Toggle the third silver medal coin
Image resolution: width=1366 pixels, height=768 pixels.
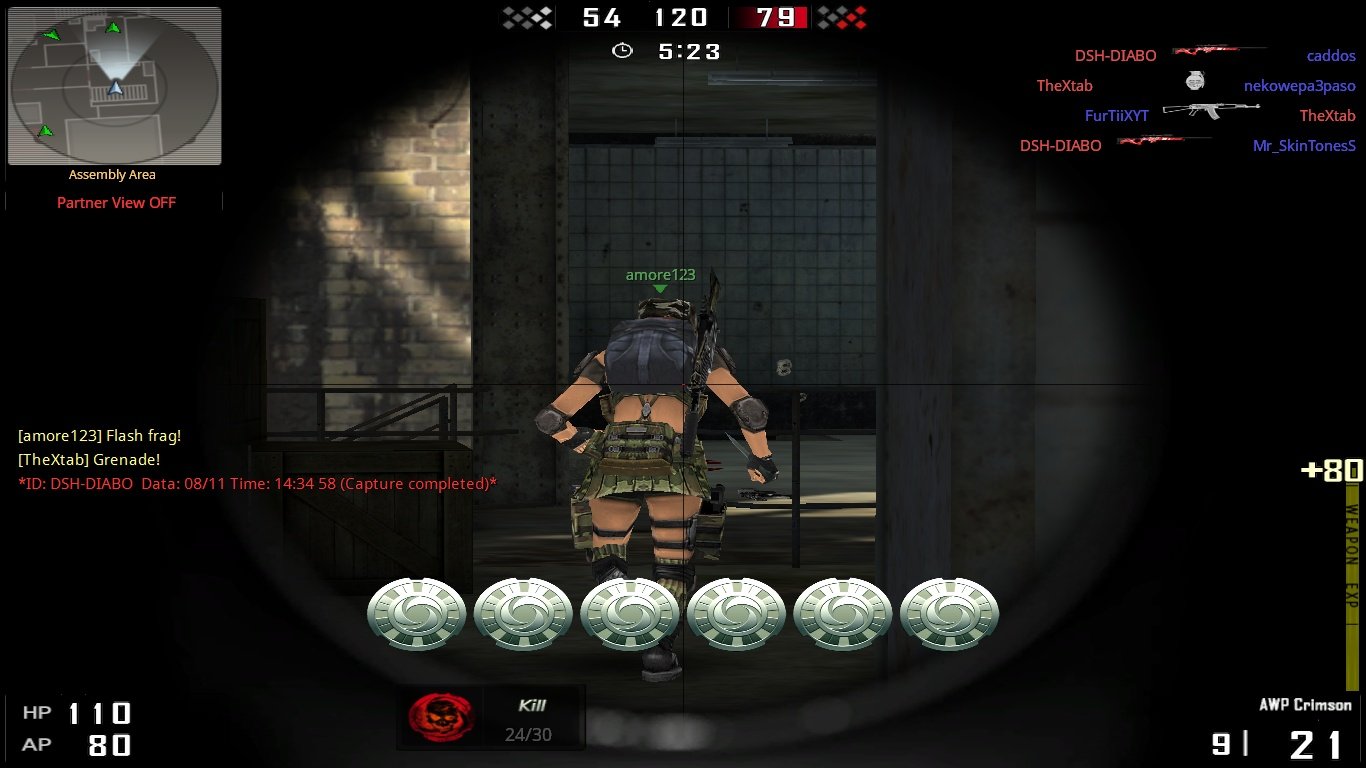(629, 613)
